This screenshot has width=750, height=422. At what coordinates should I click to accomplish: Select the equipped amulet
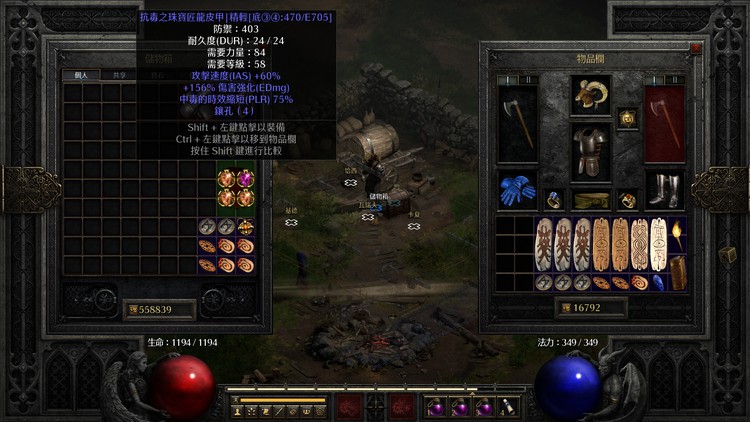628,118
